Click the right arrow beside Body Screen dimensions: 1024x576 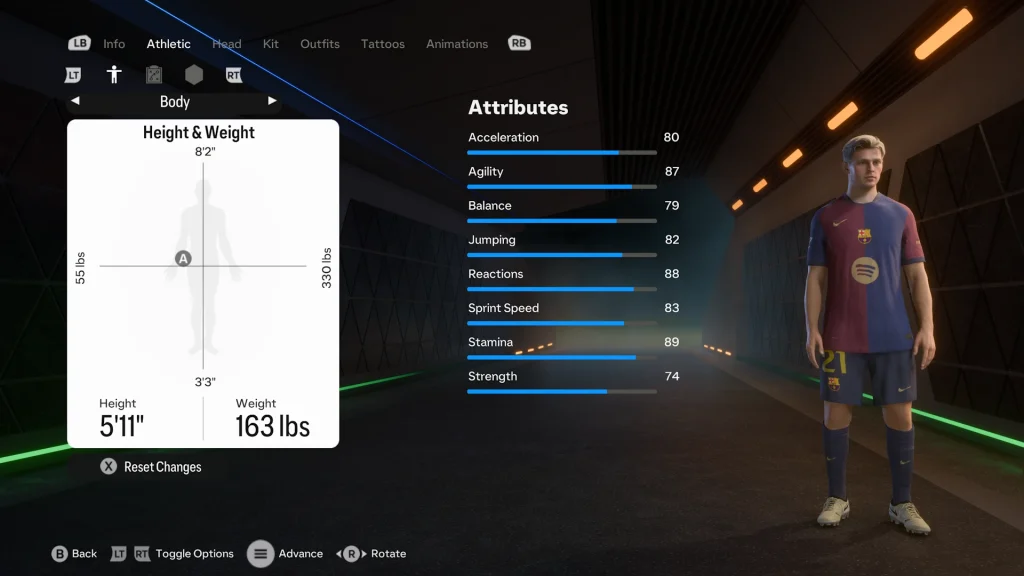[272, 101]
